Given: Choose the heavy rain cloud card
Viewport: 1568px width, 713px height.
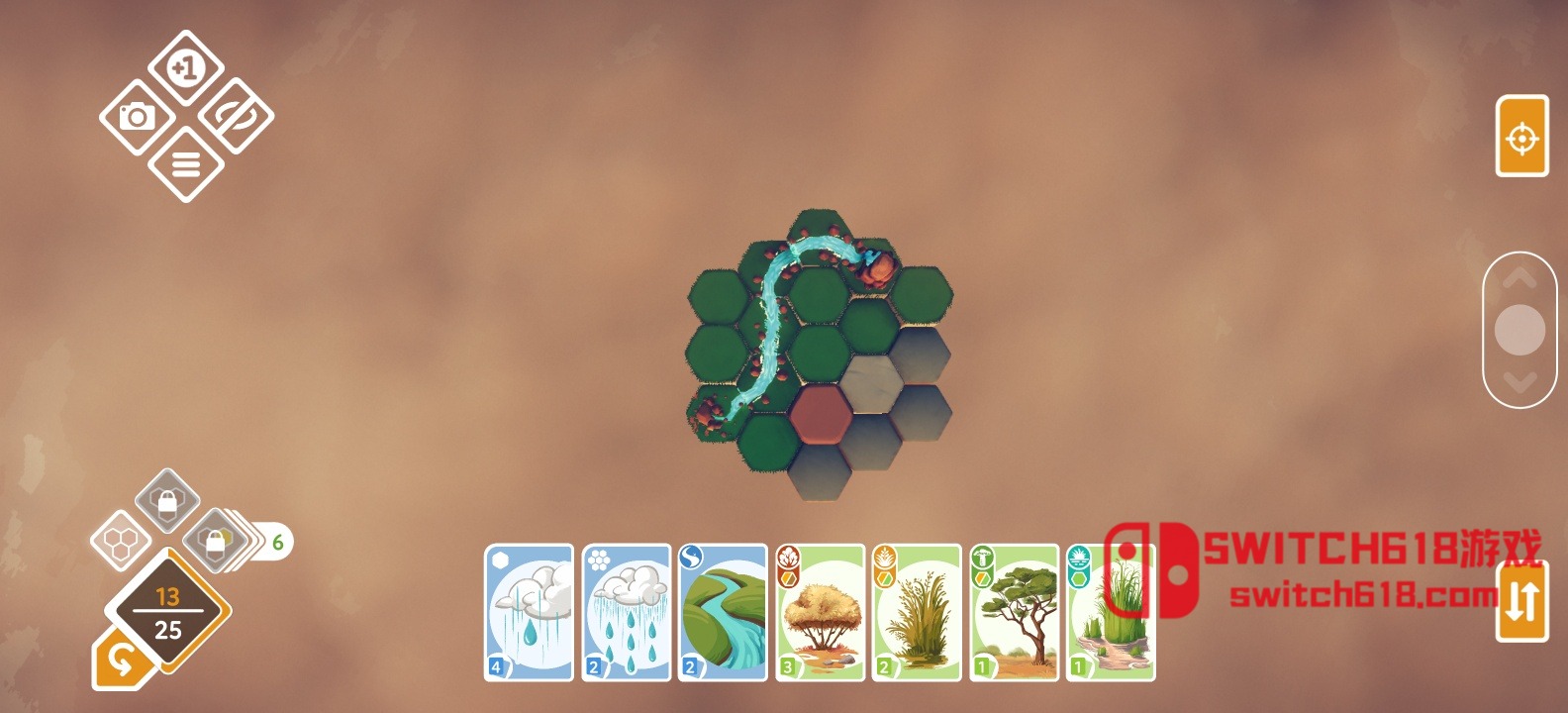Looking at the screenshot, I should 626,612.
